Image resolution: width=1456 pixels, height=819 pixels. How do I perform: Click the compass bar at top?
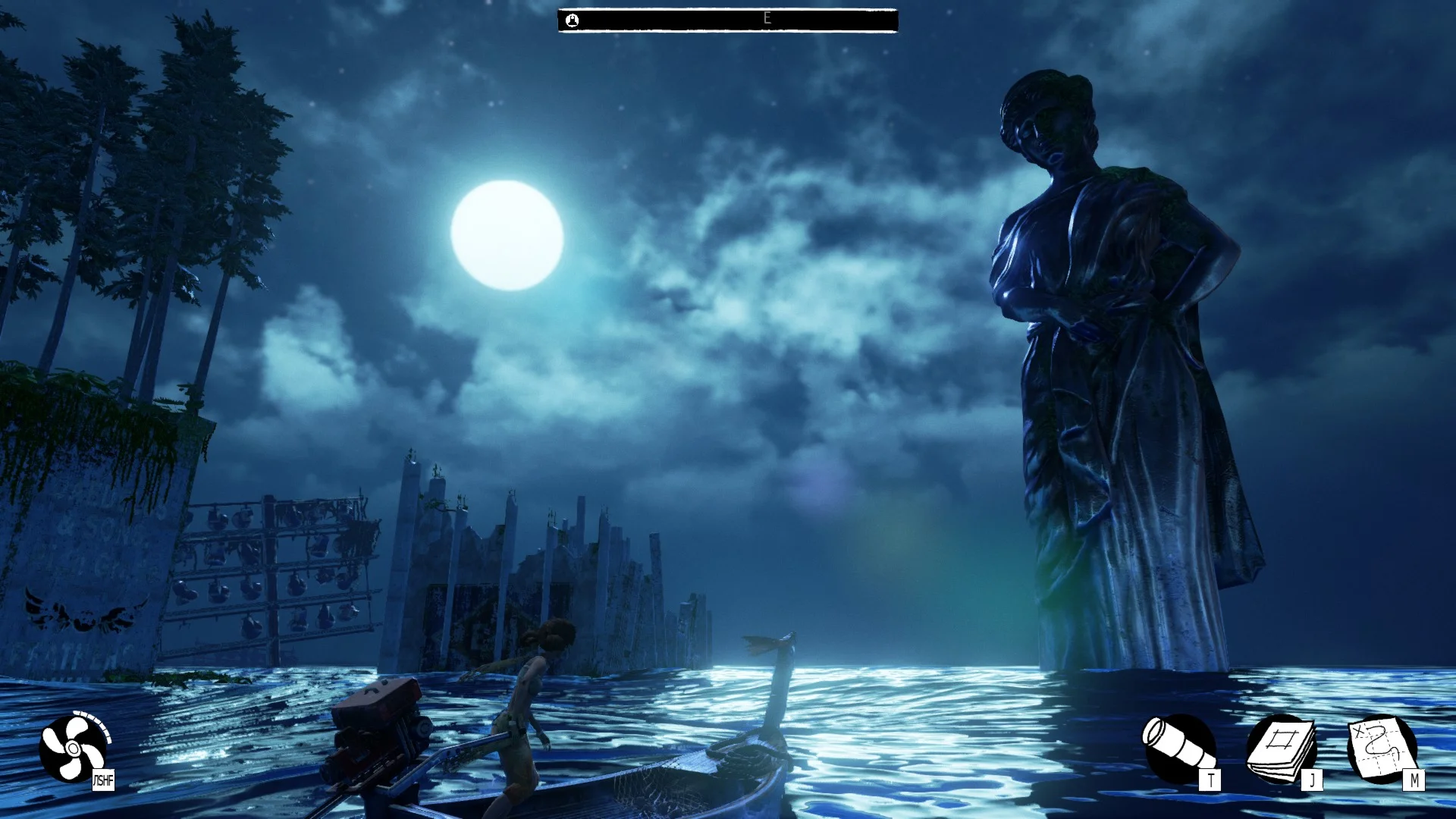[x=727, y=20]
